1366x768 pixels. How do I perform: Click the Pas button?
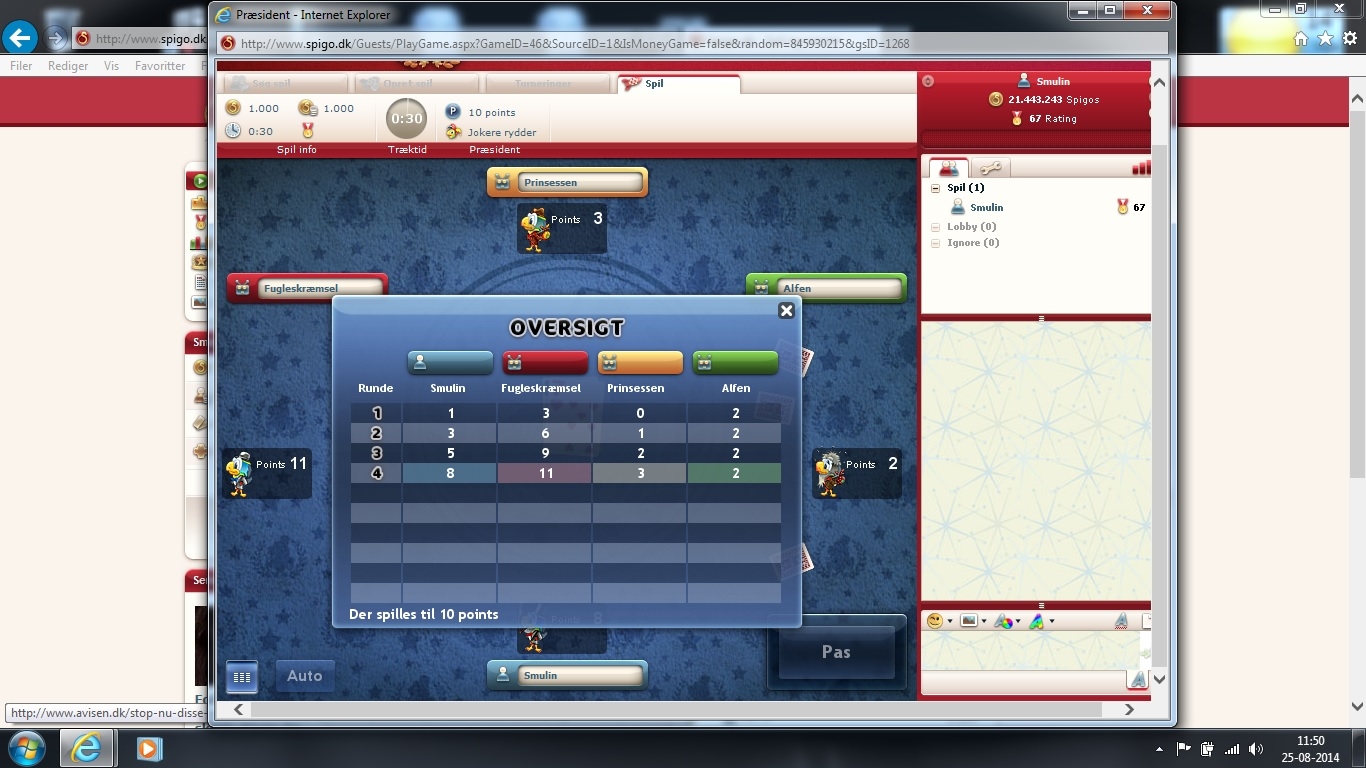(x=836, y=652)
